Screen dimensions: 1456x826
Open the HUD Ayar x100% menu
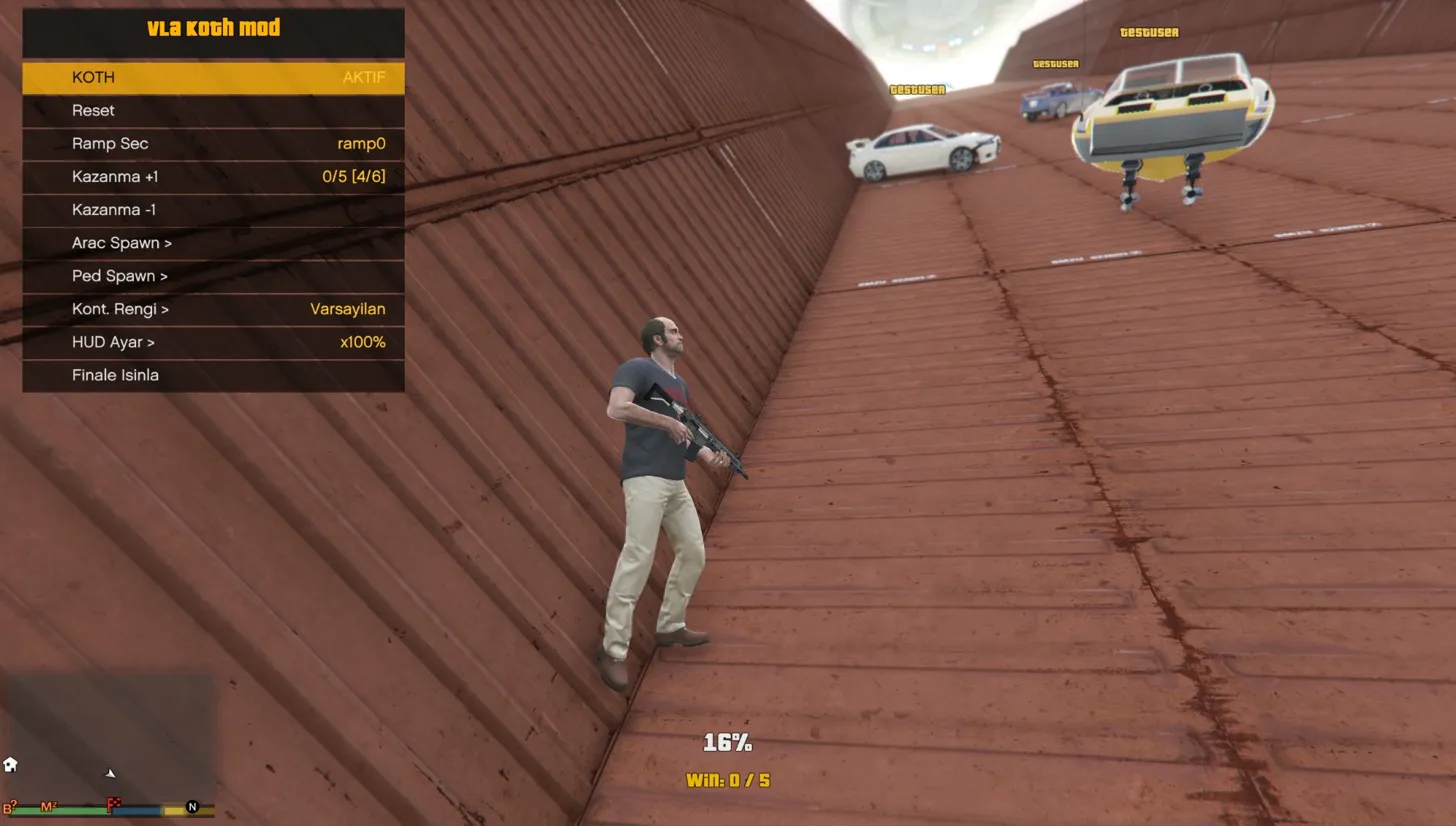(212, 342)
